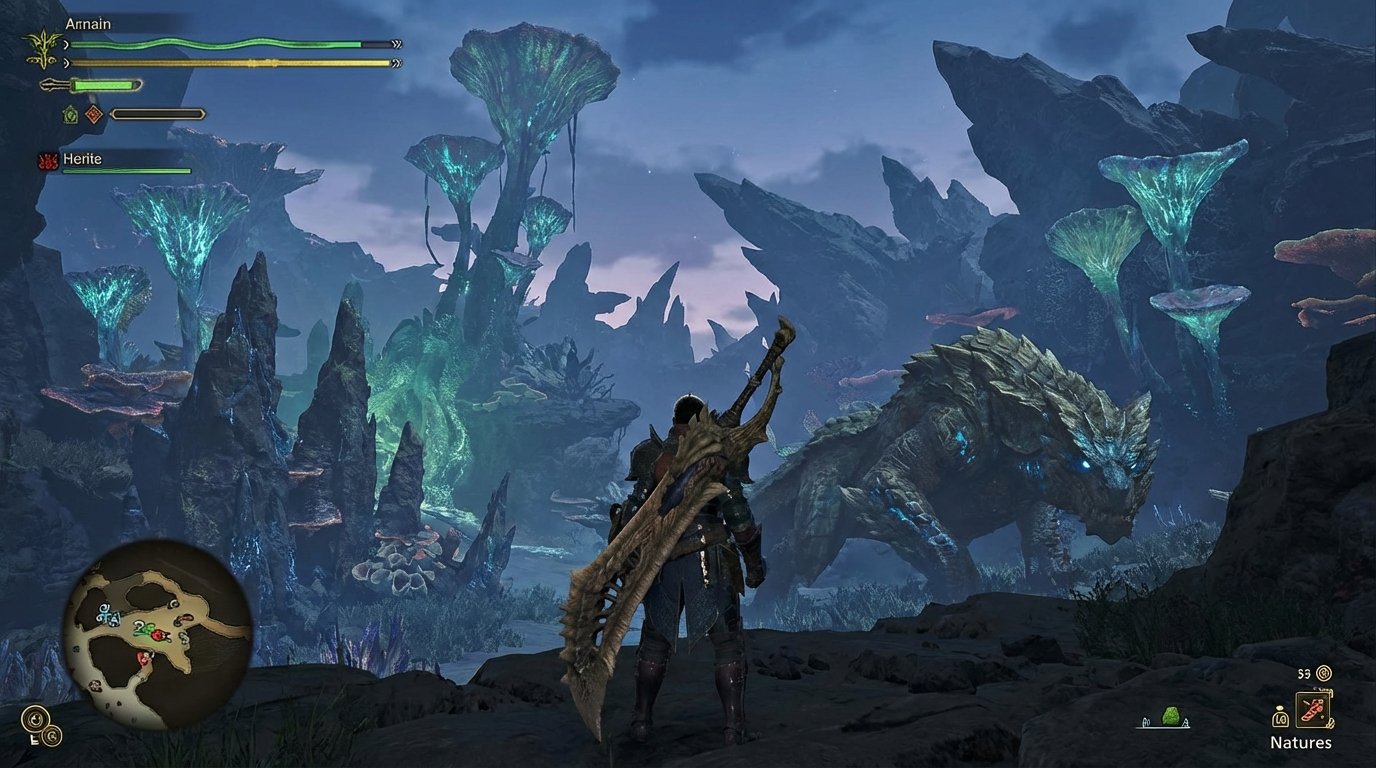Click the red Herite monster icon

49,161
